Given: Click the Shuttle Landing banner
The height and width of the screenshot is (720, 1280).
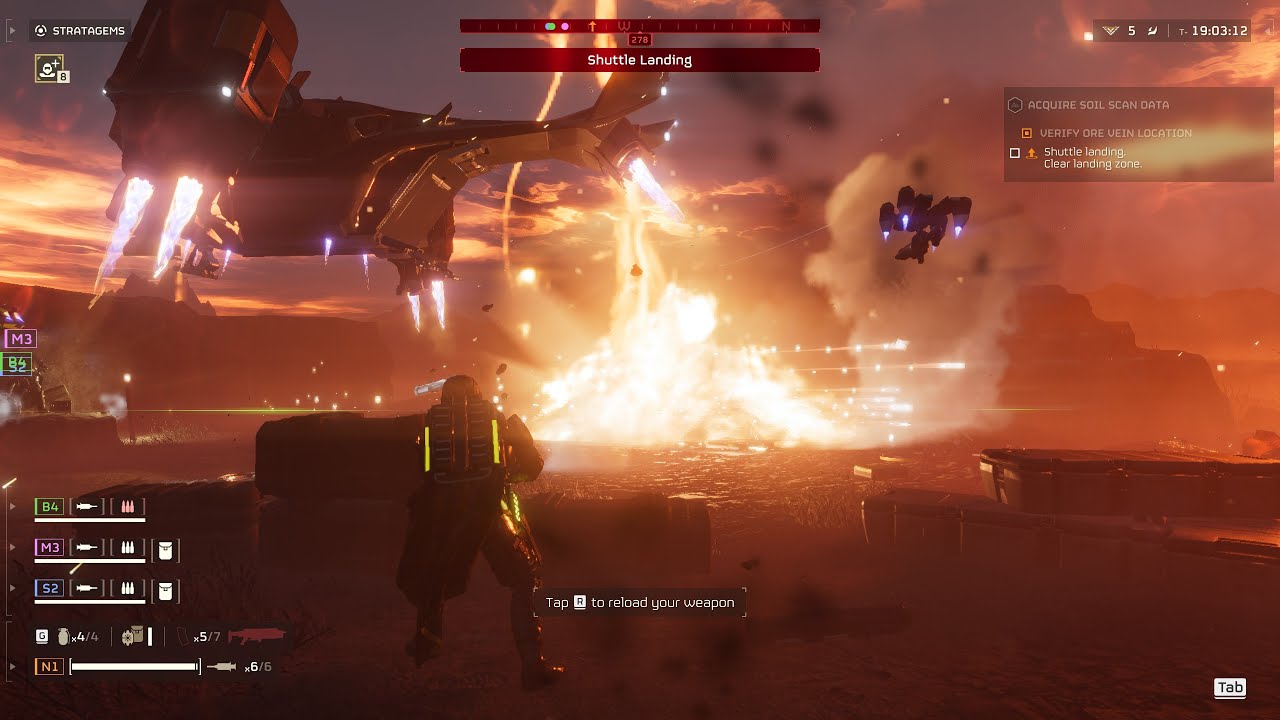Looking at the screenshot, I should click(x=639, y=60).
